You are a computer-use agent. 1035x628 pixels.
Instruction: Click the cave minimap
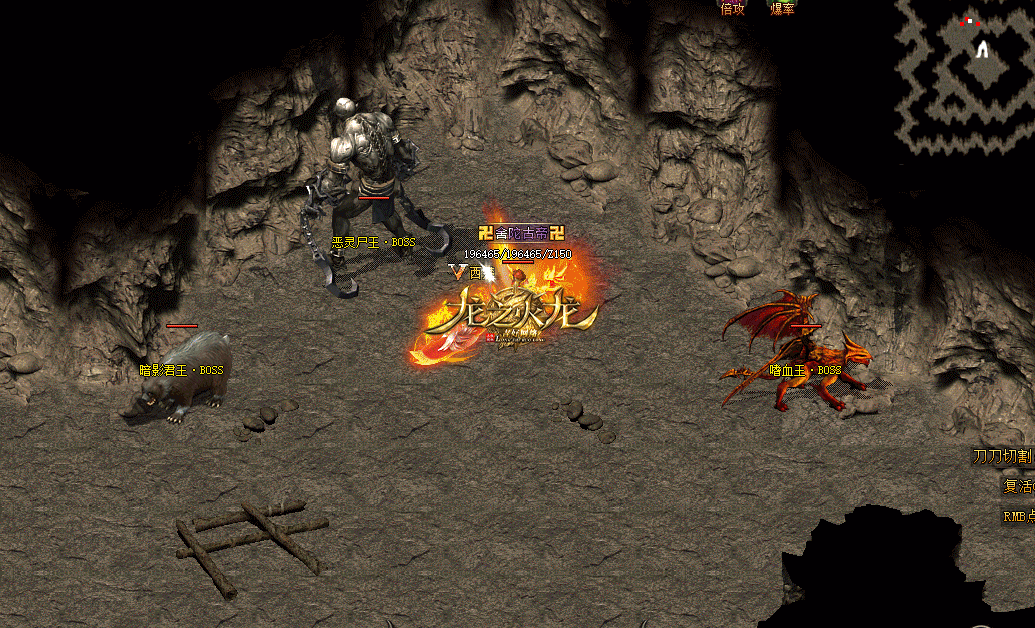[964, 77]
